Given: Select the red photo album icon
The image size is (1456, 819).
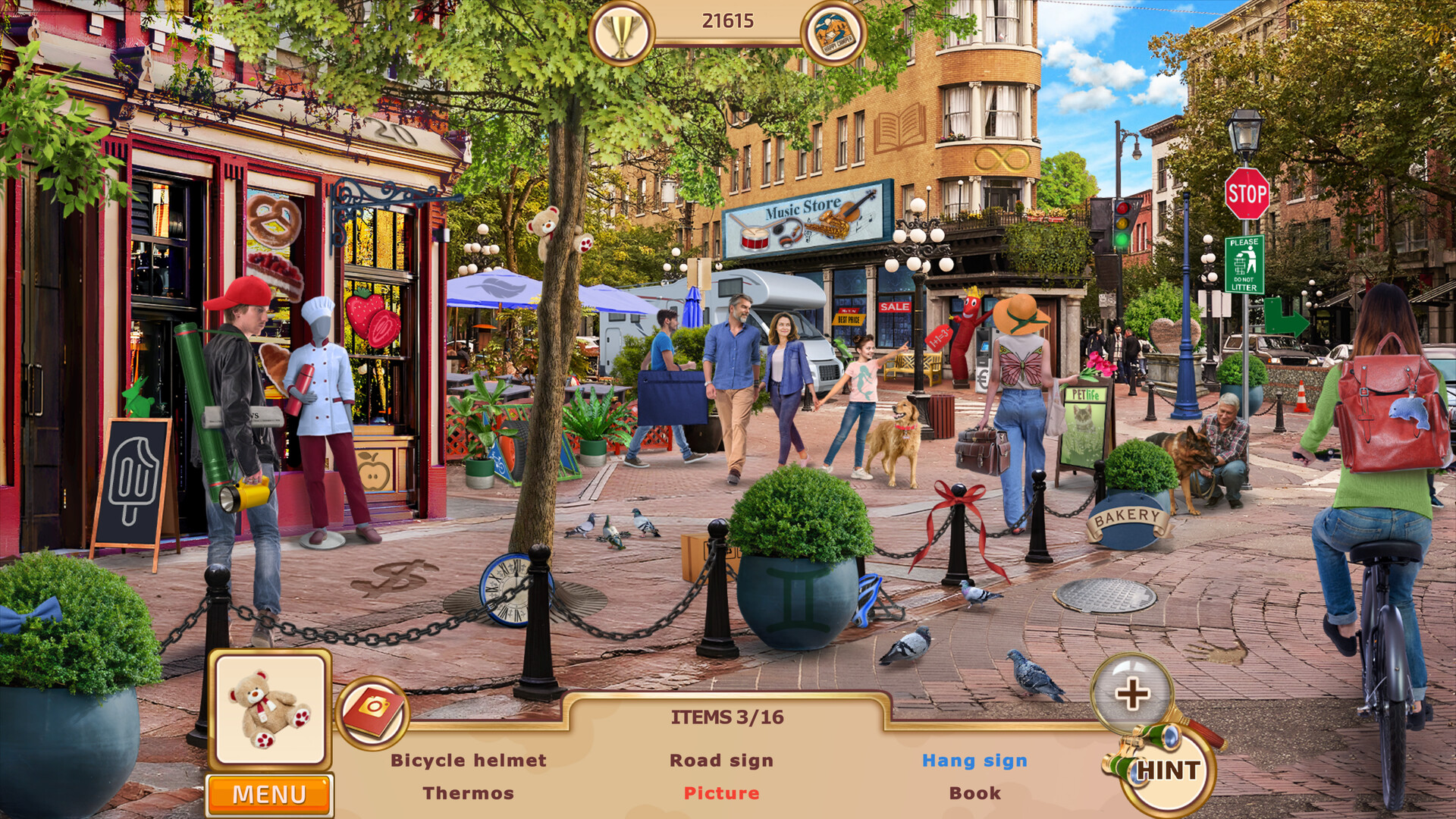Looking at the screenshot, I should click(372, 711).
